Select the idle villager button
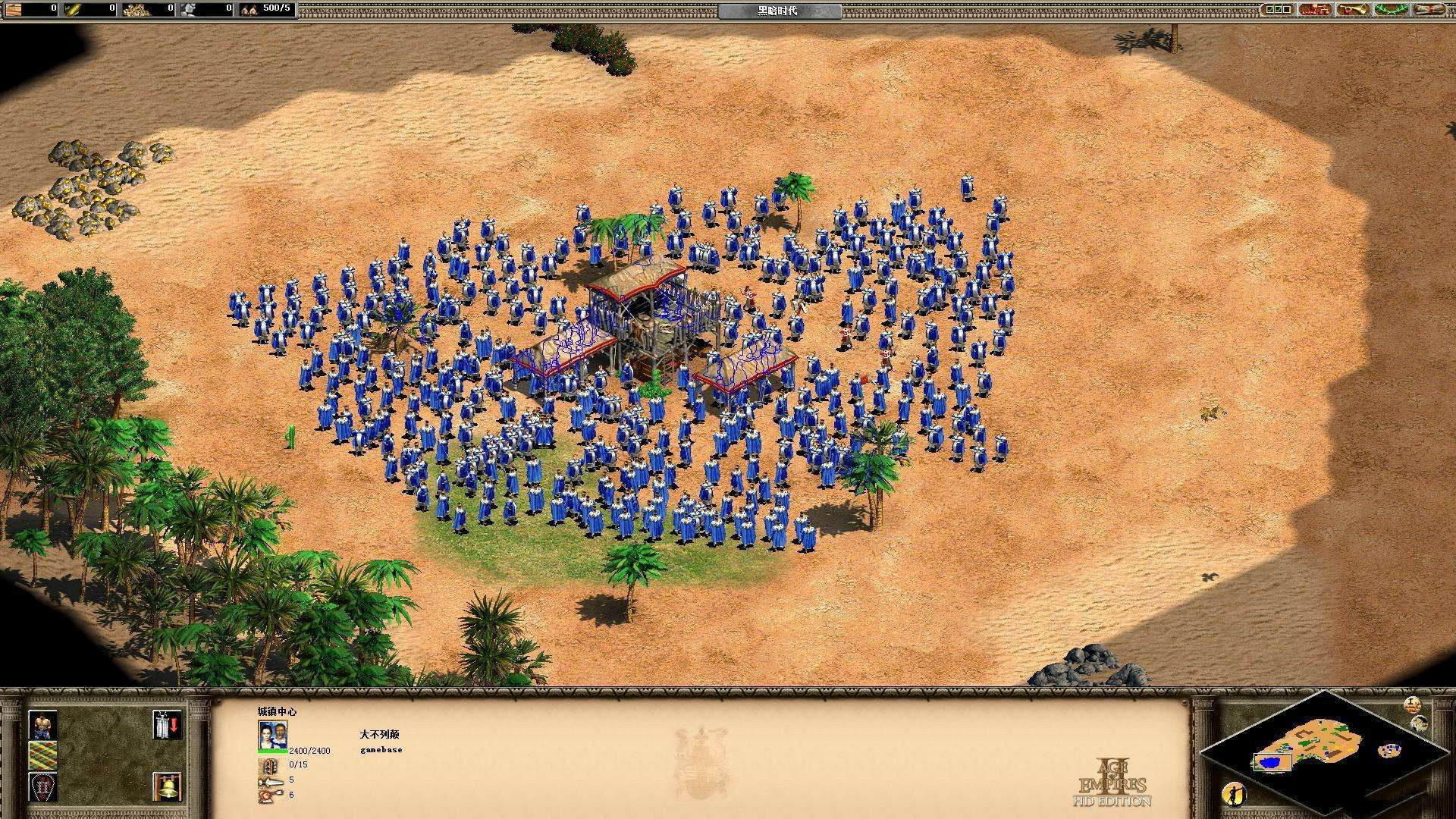The image size is (1456, 819). [x=1233, y=793]
